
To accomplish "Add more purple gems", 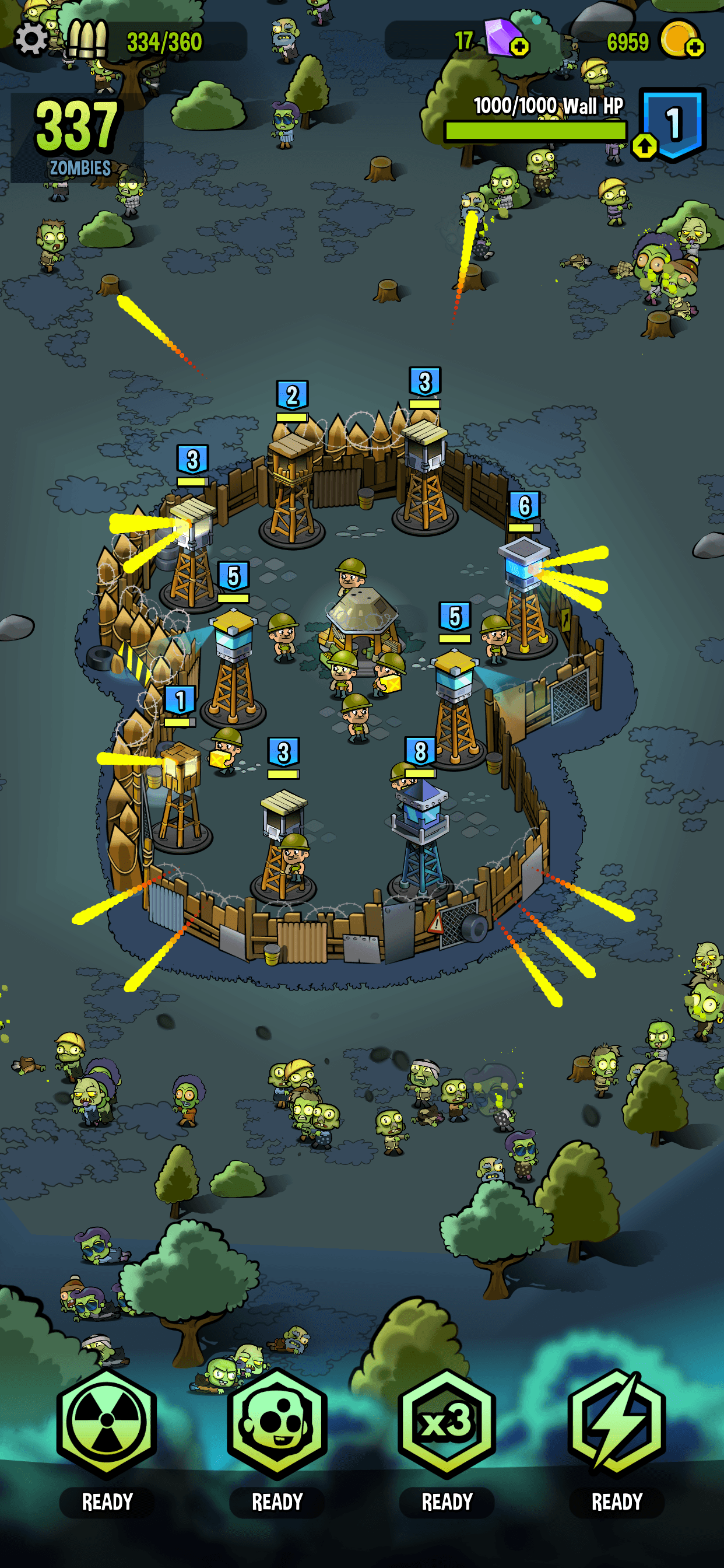I will (519, 47).
